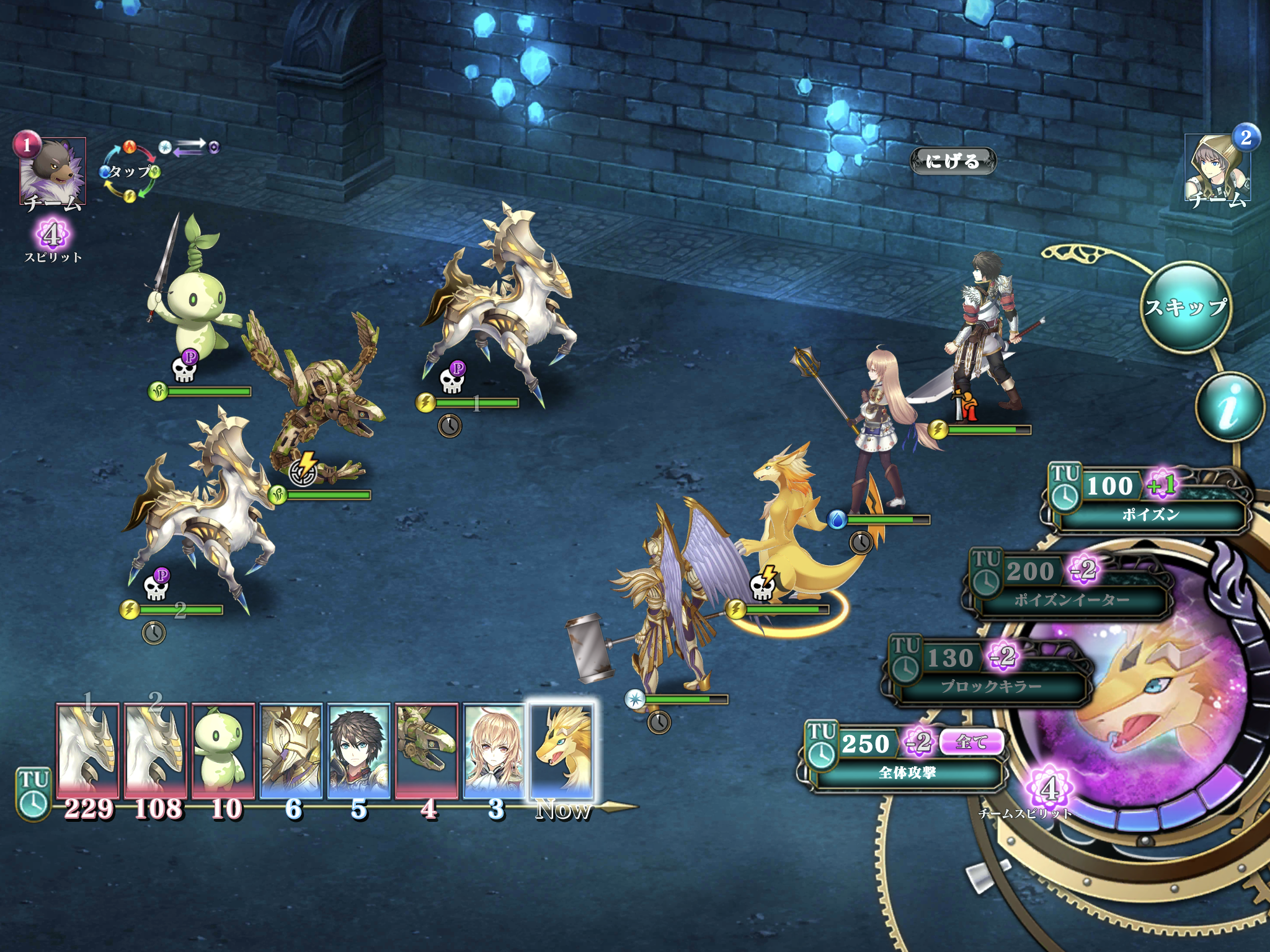
Task: Open the bear-portrait team one panel
Action: coord(52,172)
